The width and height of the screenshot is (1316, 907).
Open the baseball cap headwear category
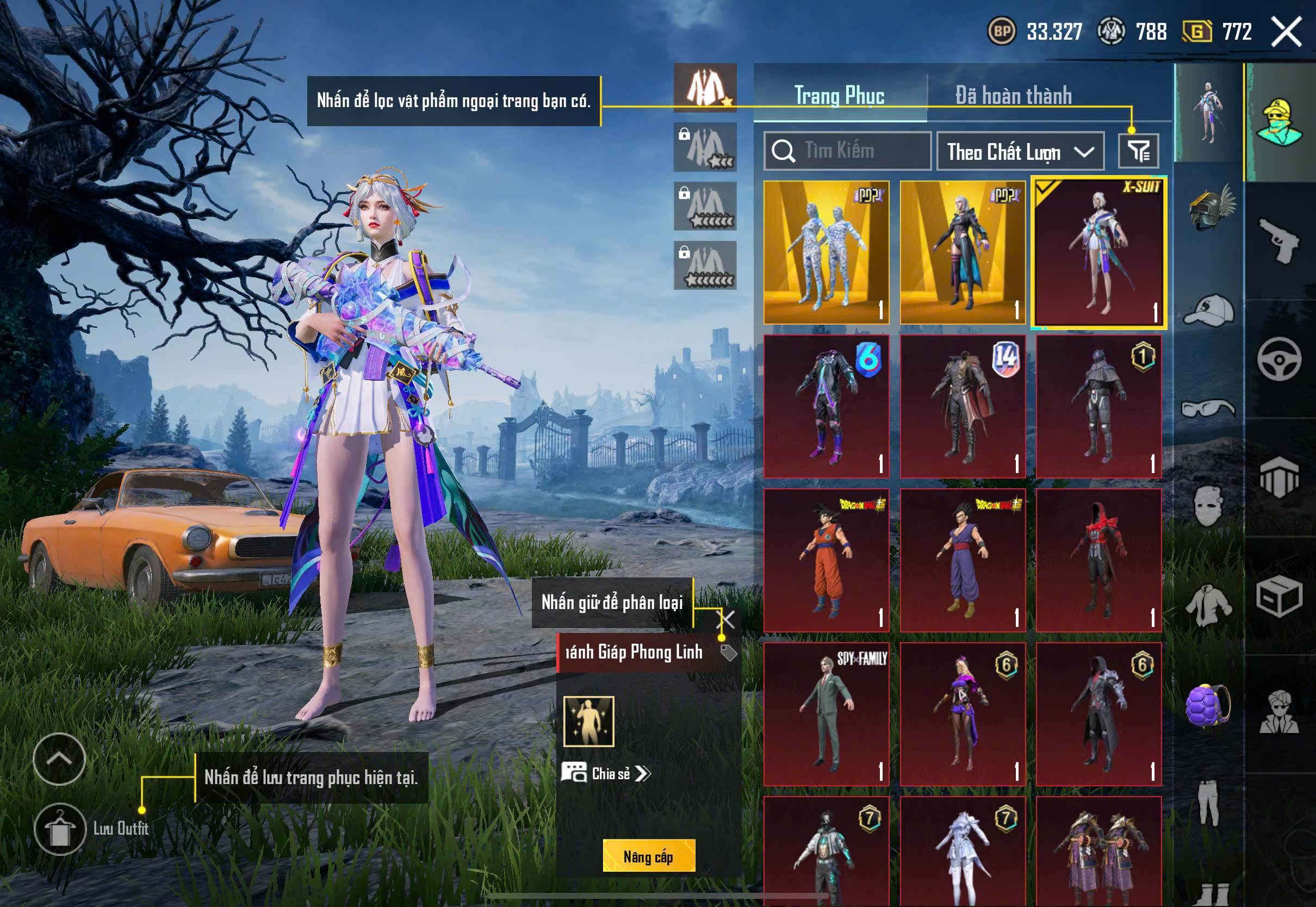1209,311
